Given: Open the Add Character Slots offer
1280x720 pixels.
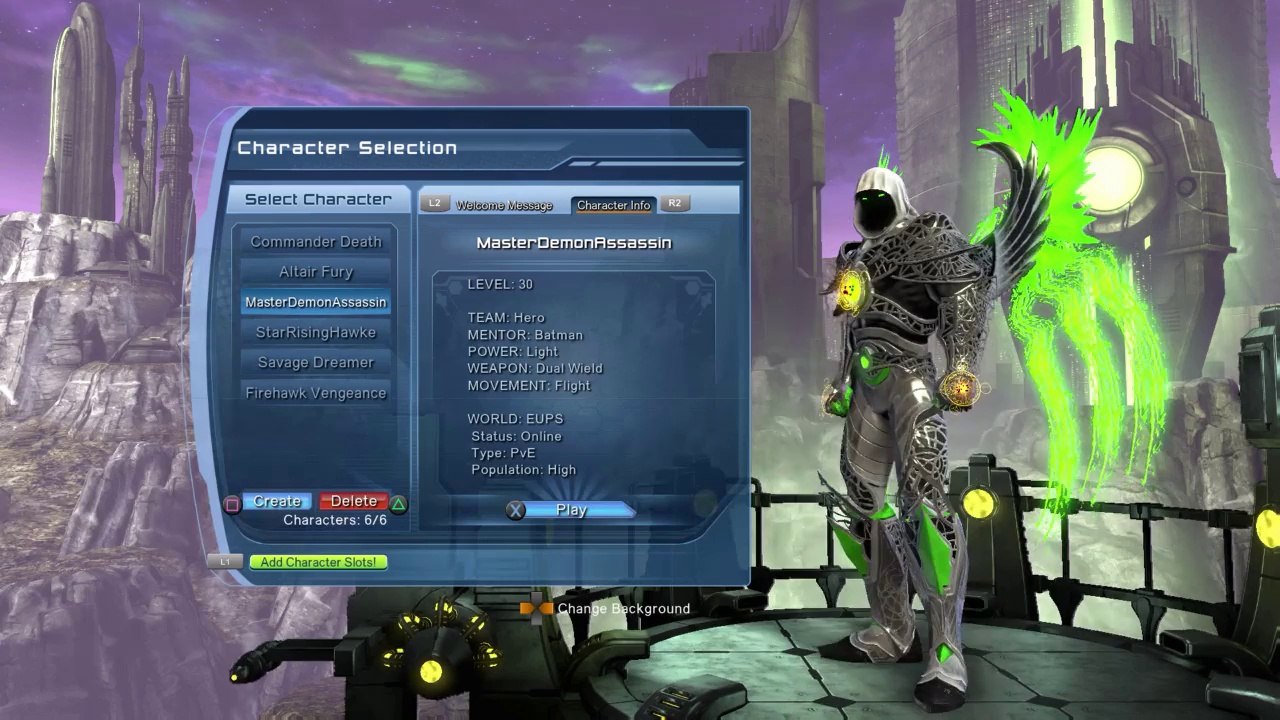Looking at the screenshot, I should pyautogui.click(x=318, y=562).
